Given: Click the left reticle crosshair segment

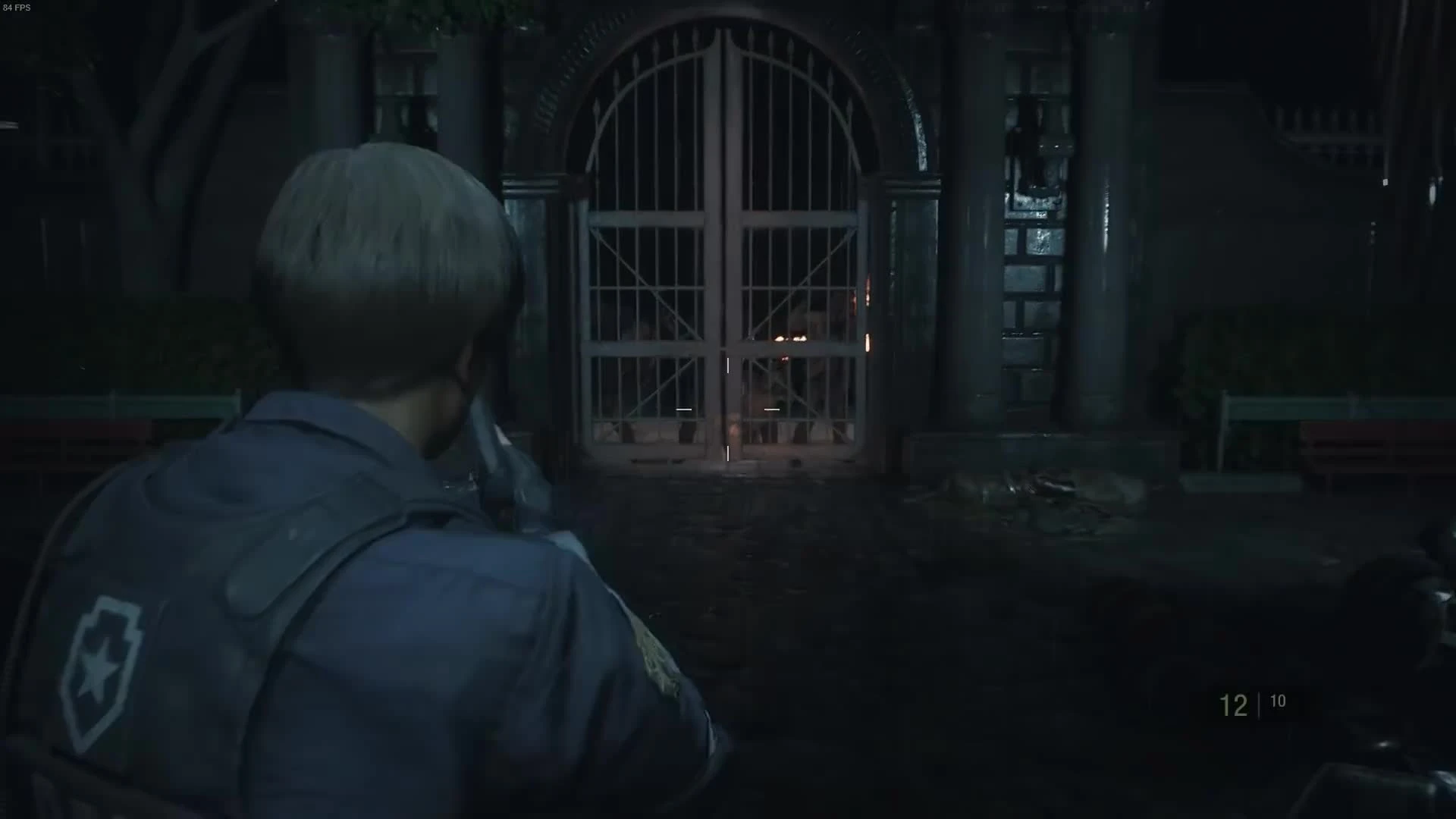Looking at the screenshot, I should [x=685, y=409].
